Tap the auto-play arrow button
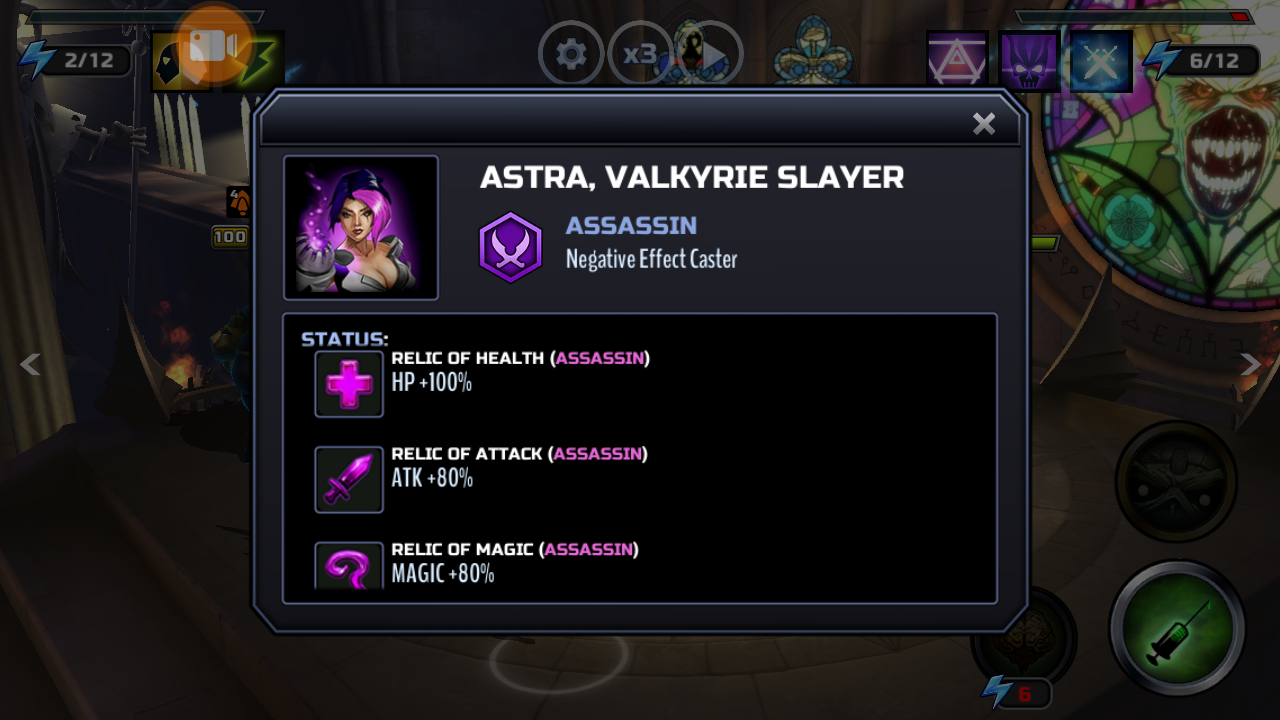The width and height of the screenshot is (1280, 720). 712,56
